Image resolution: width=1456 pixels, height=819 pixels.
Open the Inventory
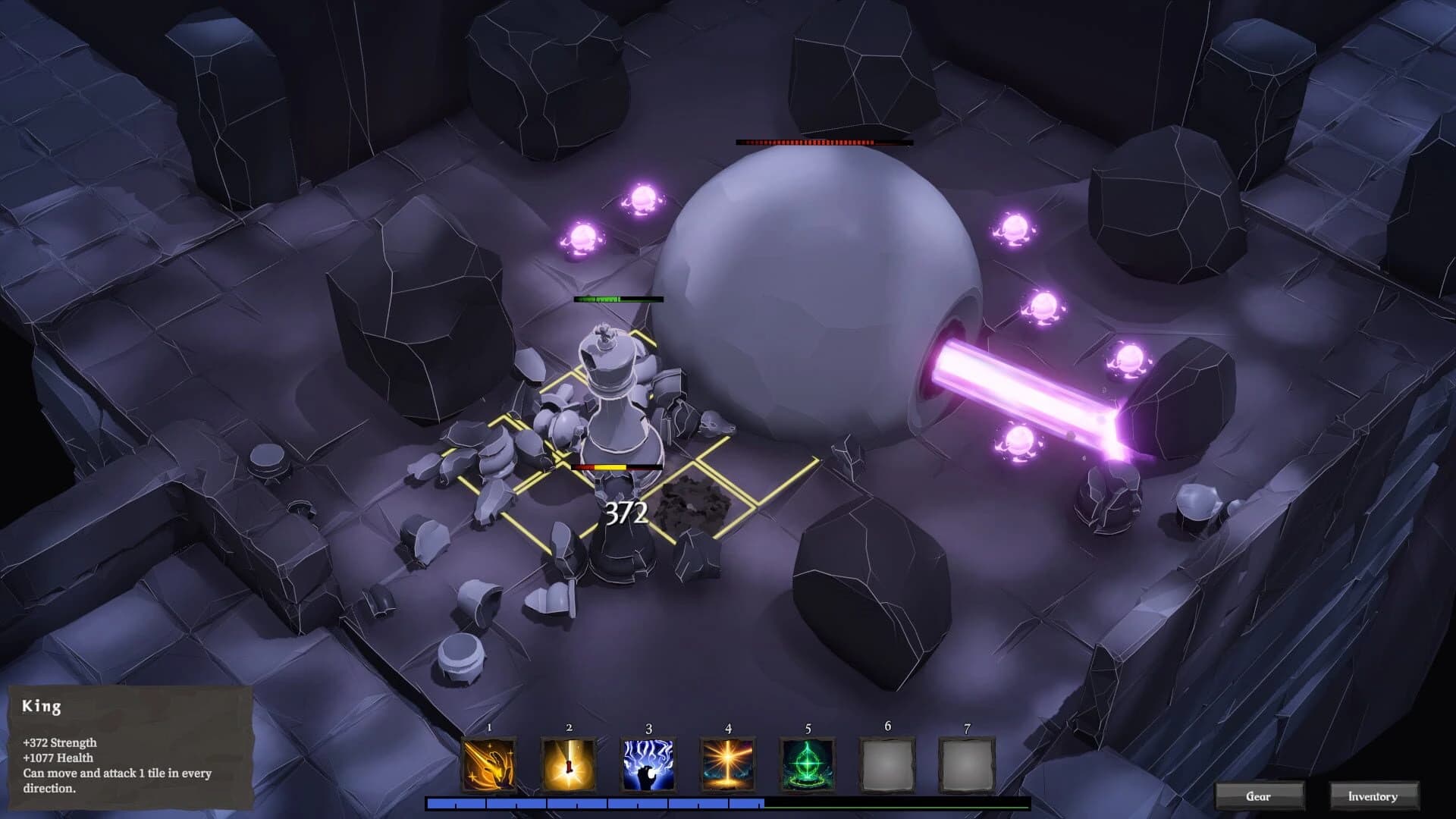tap(1373, 796)
